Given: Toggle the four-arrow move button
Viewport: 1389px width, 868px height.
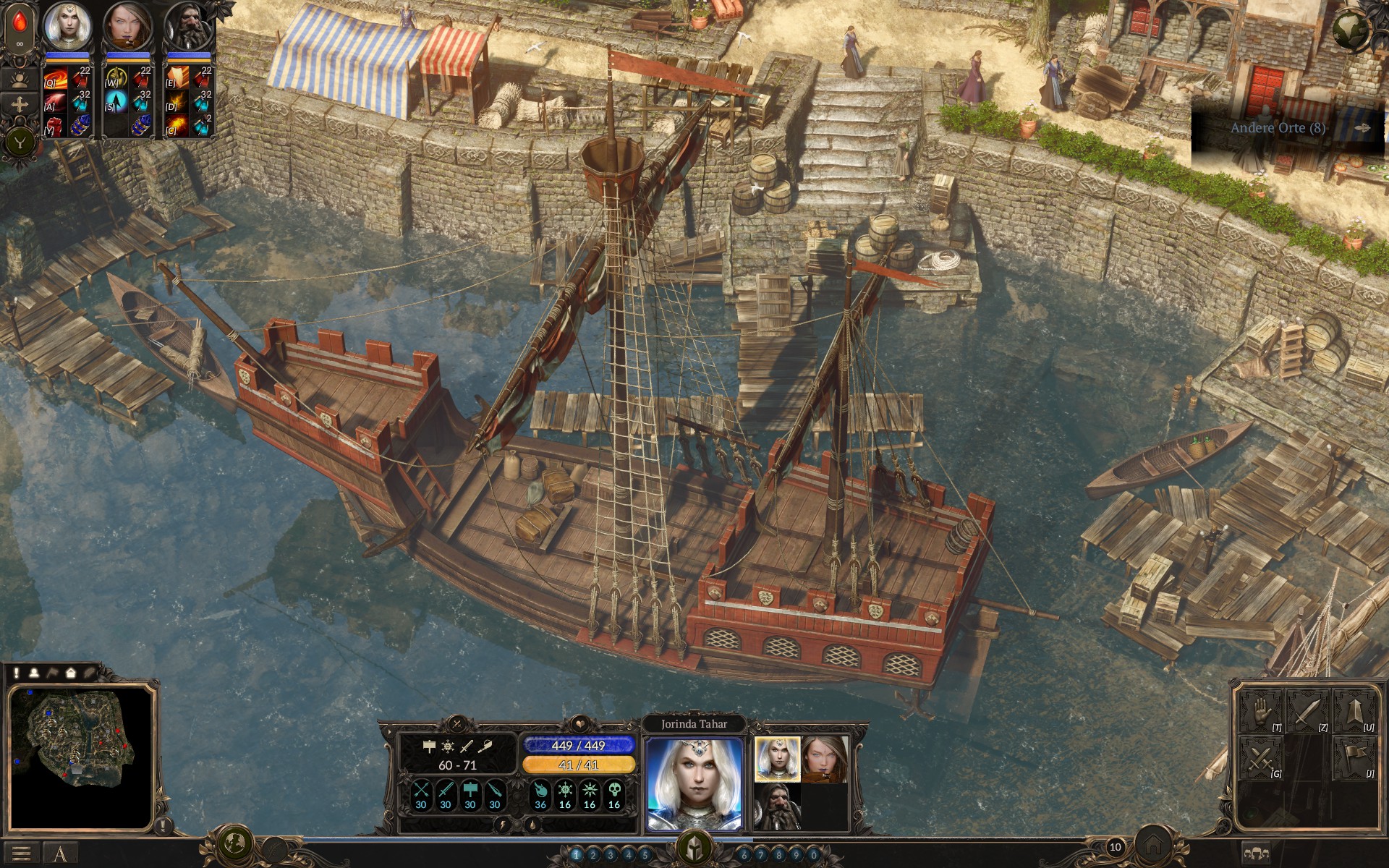Looking at the screenshot, I should [x=20, y=105].
